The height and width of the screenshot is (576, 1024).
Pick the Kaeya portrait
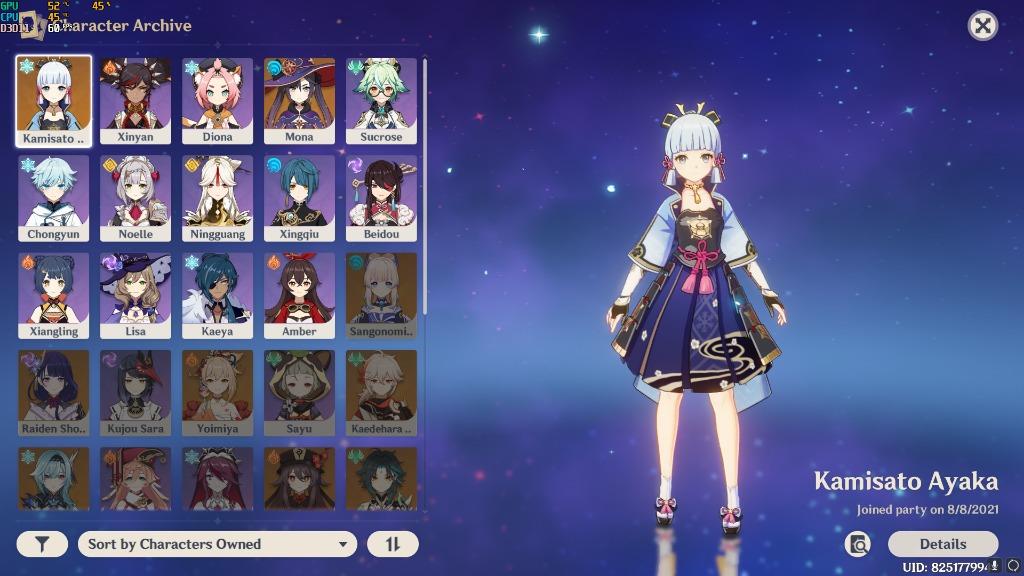click(217, 294)
